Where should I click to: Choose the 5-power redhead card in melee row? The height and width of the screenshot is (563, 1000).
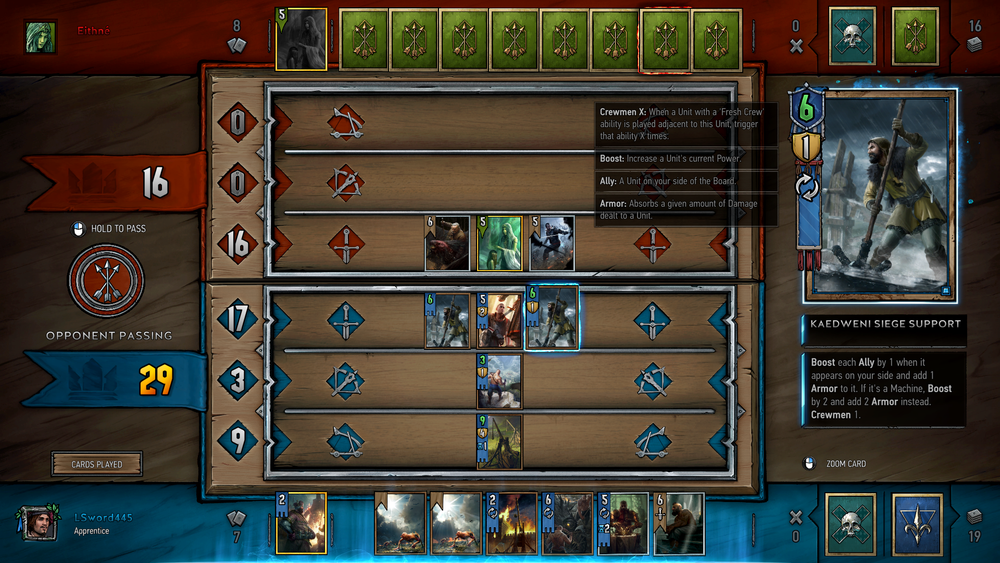[499, 320]
